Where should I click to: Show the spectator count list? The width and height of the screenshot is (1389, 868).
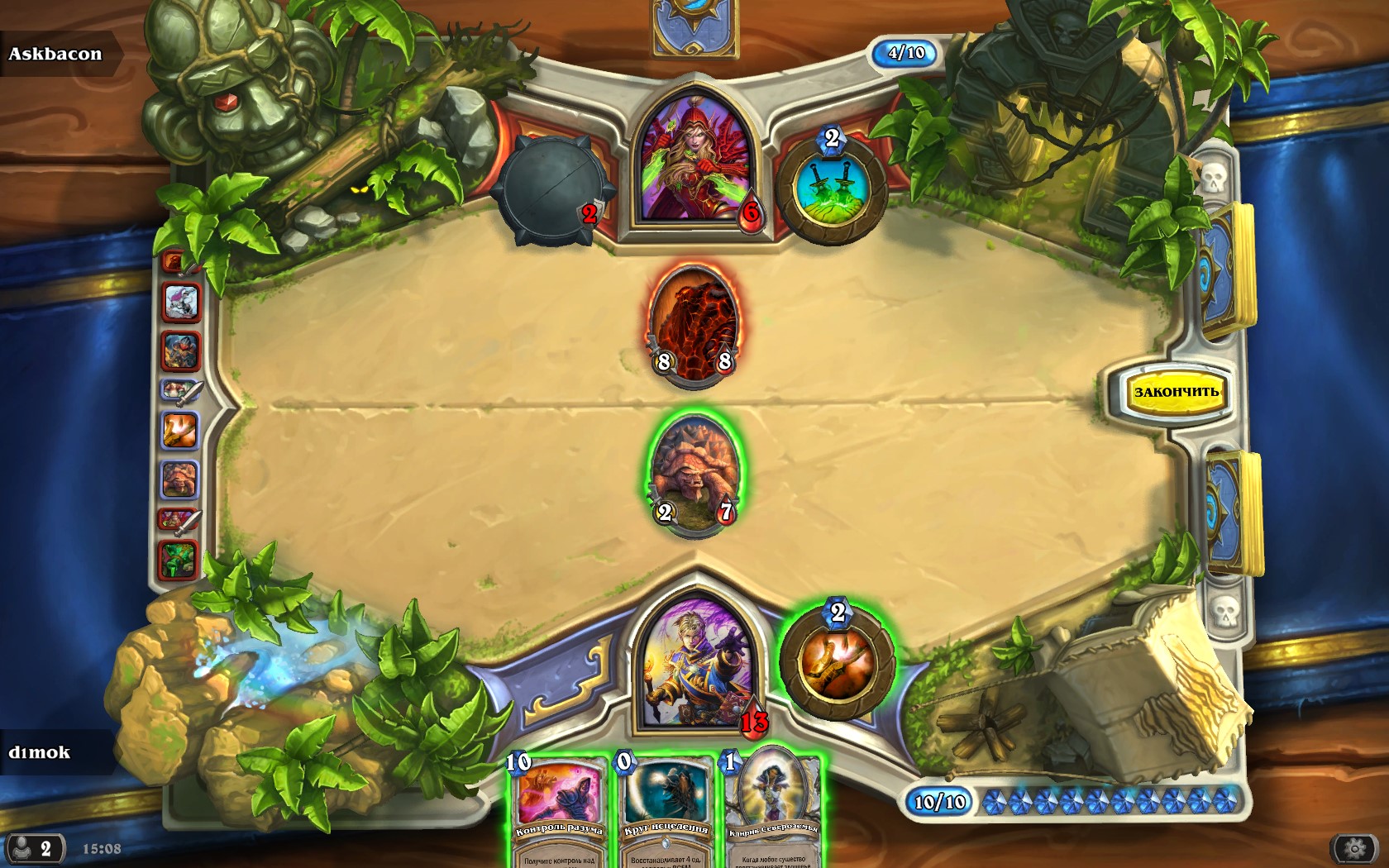click(33, 848)
